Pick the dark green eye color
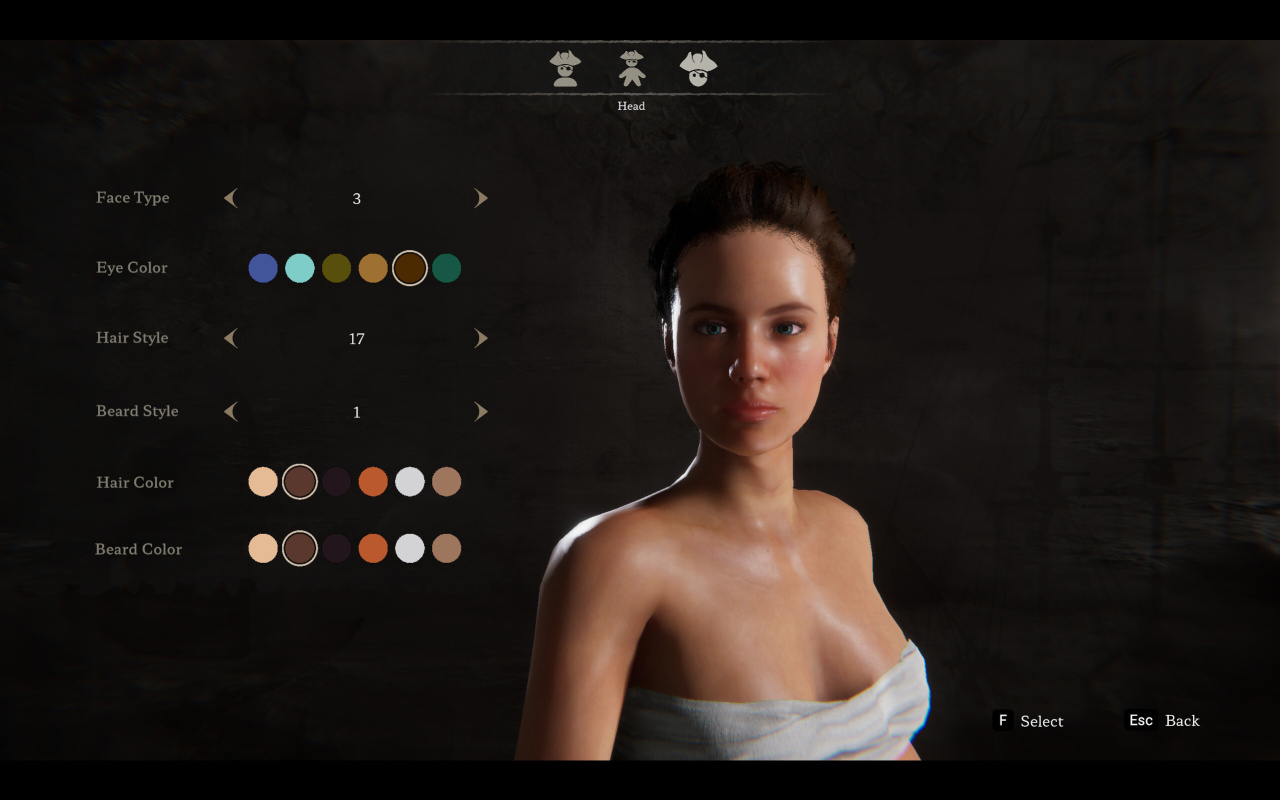 [x=447, y=268]
